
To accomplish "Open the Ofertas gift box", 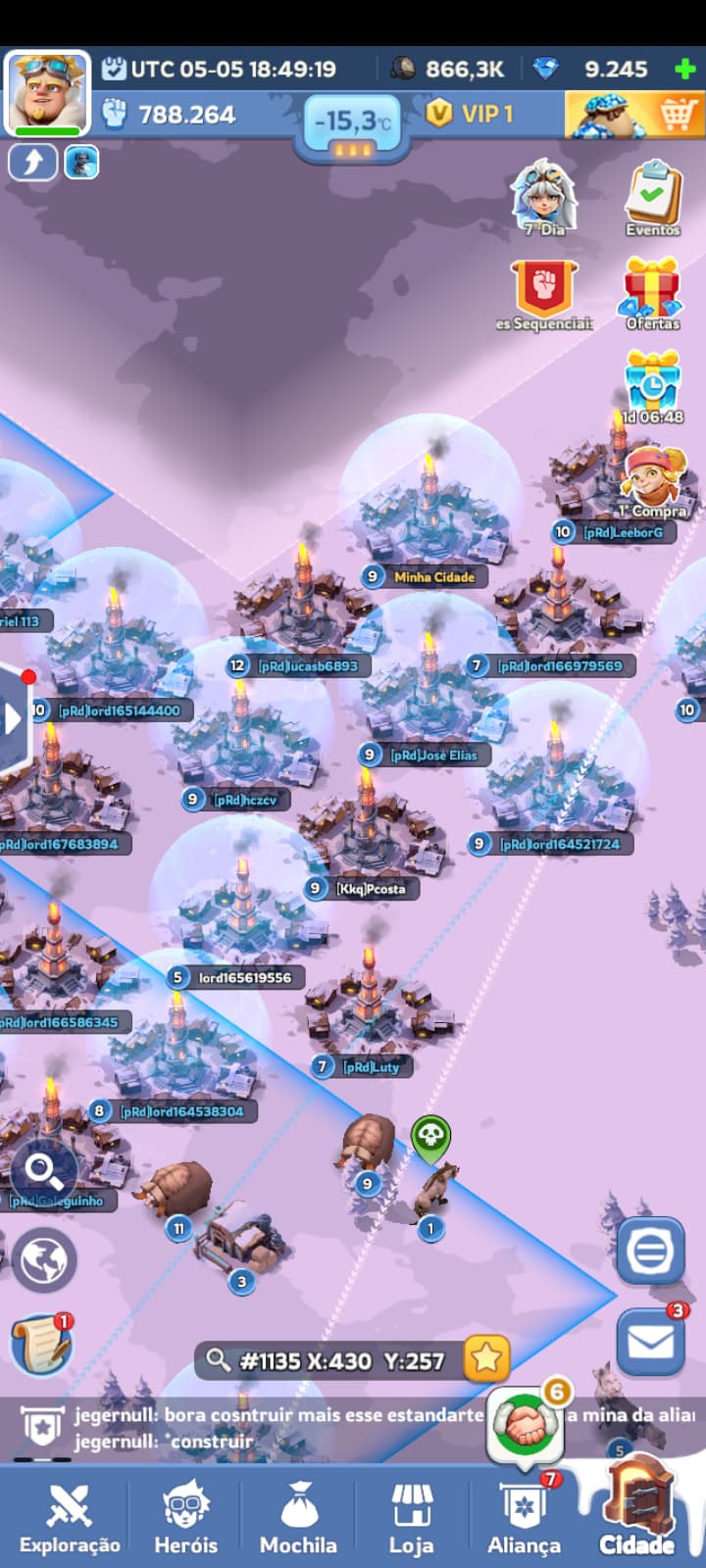I will pos(652,292).
